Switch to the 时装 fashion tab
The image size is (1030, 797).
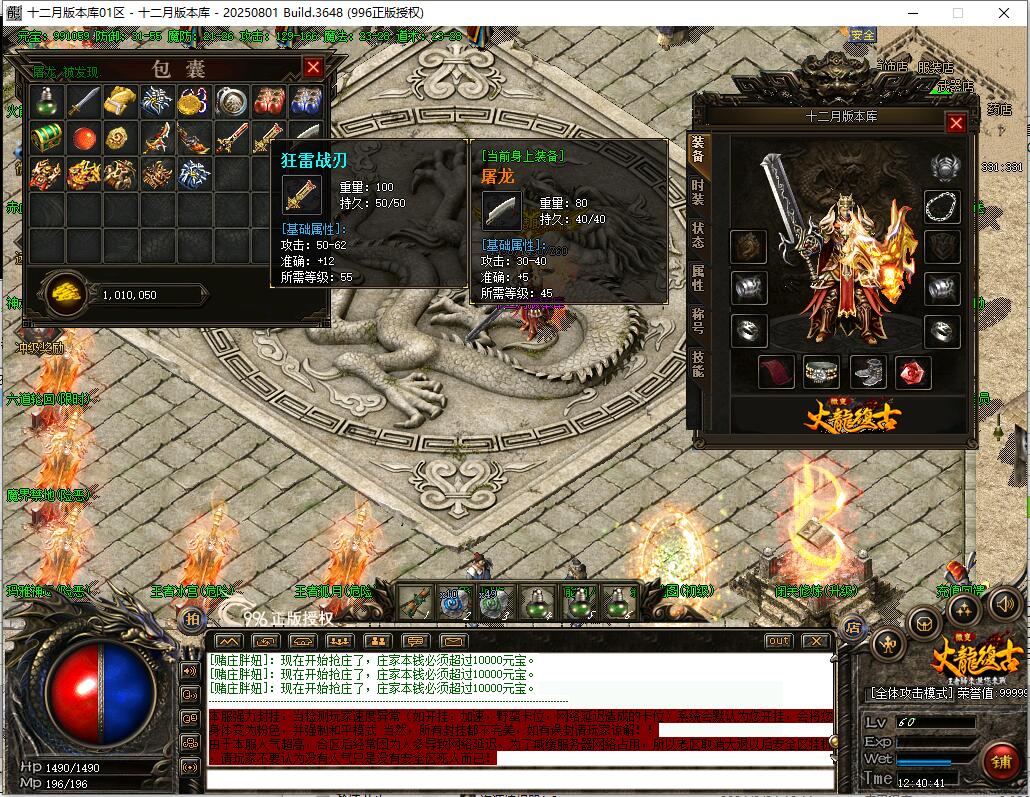coord(697,193)
